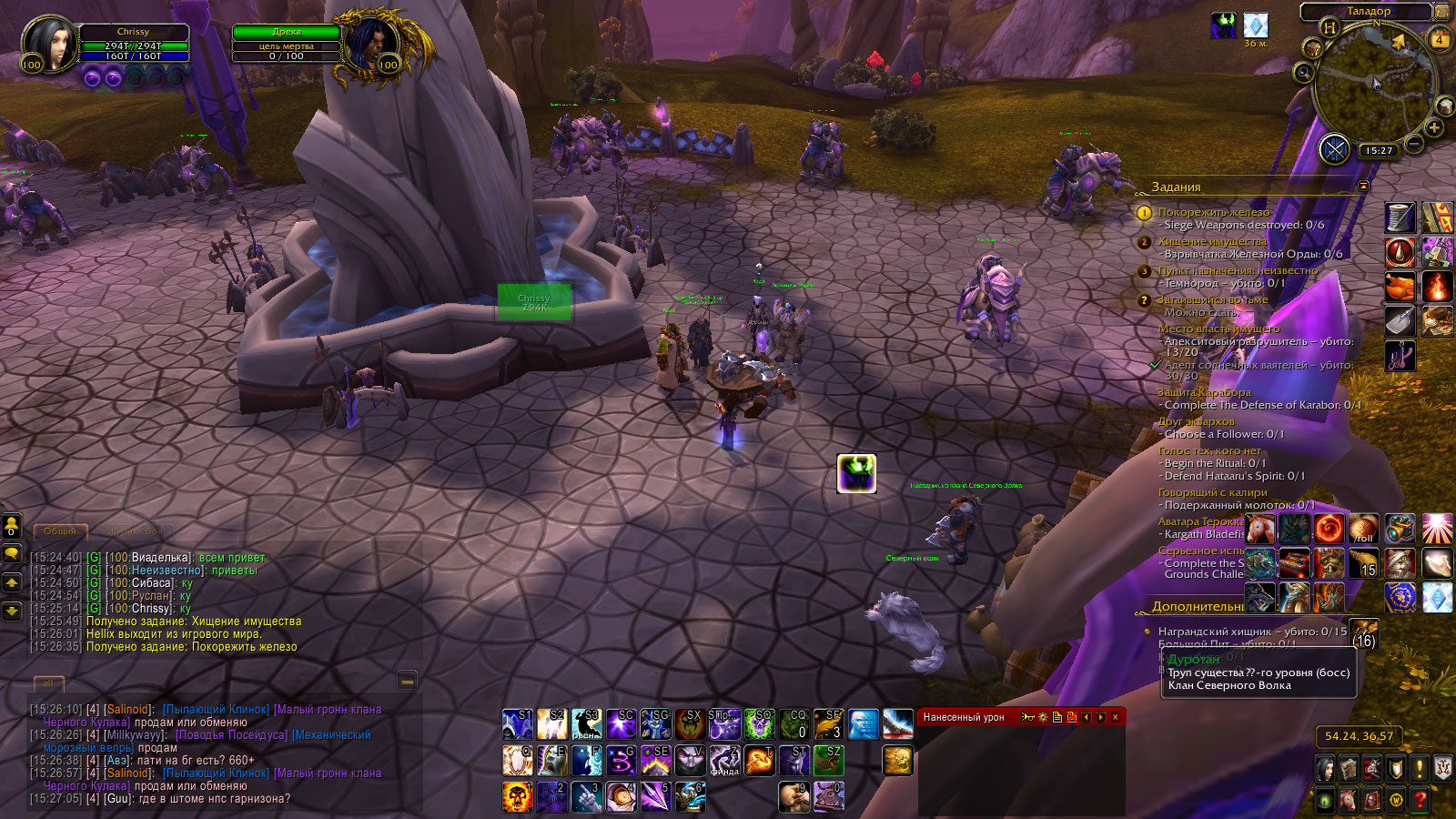
Task: Open damage meter gear settings
Action: click(1043, 717)
